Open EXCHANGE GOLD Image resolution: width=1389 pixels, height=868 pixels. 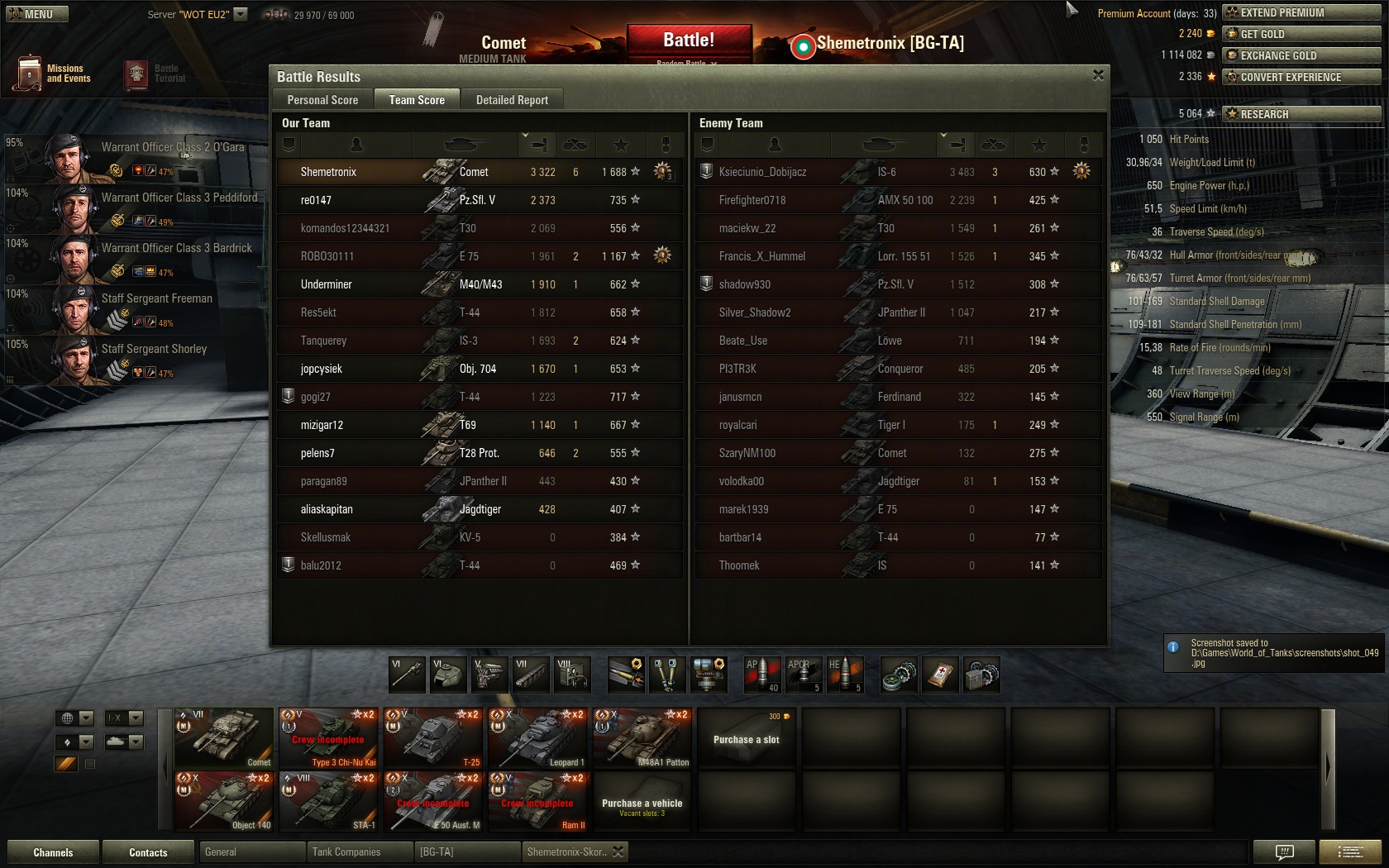pos(1301,55)
